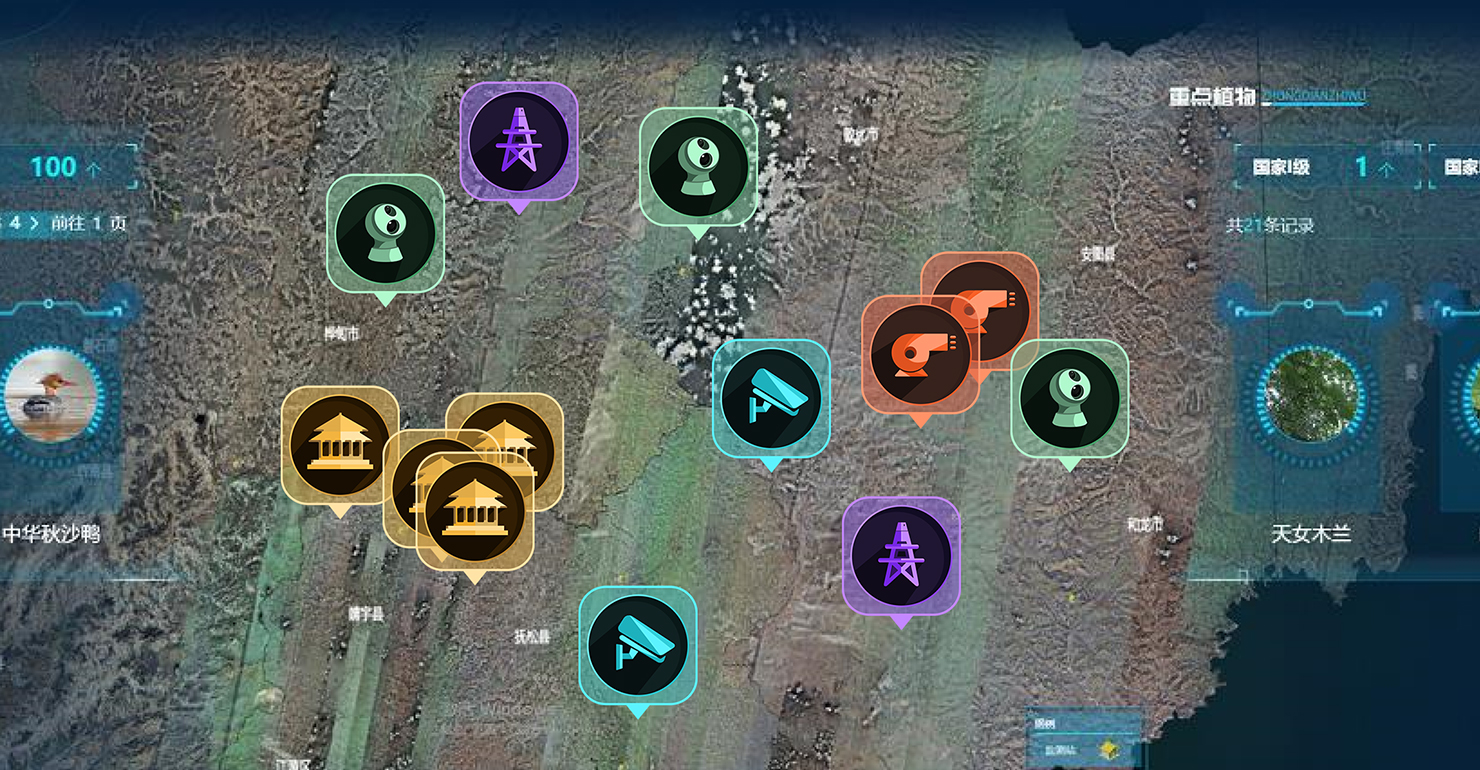The image size is (1480, 770).
Task: Select the 国家I级 plant category box
Action: click(1326, 167)
